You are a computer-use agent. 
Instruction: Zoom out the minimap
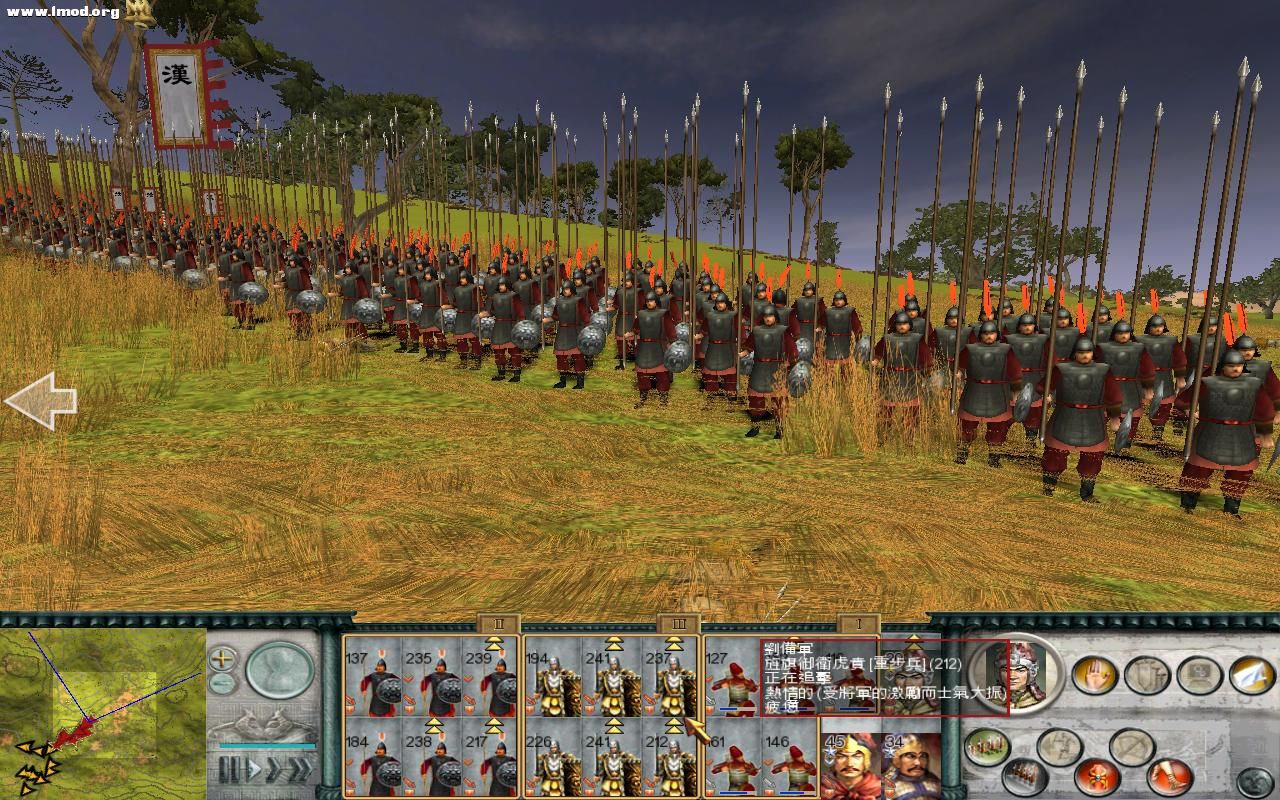[221, 682]
